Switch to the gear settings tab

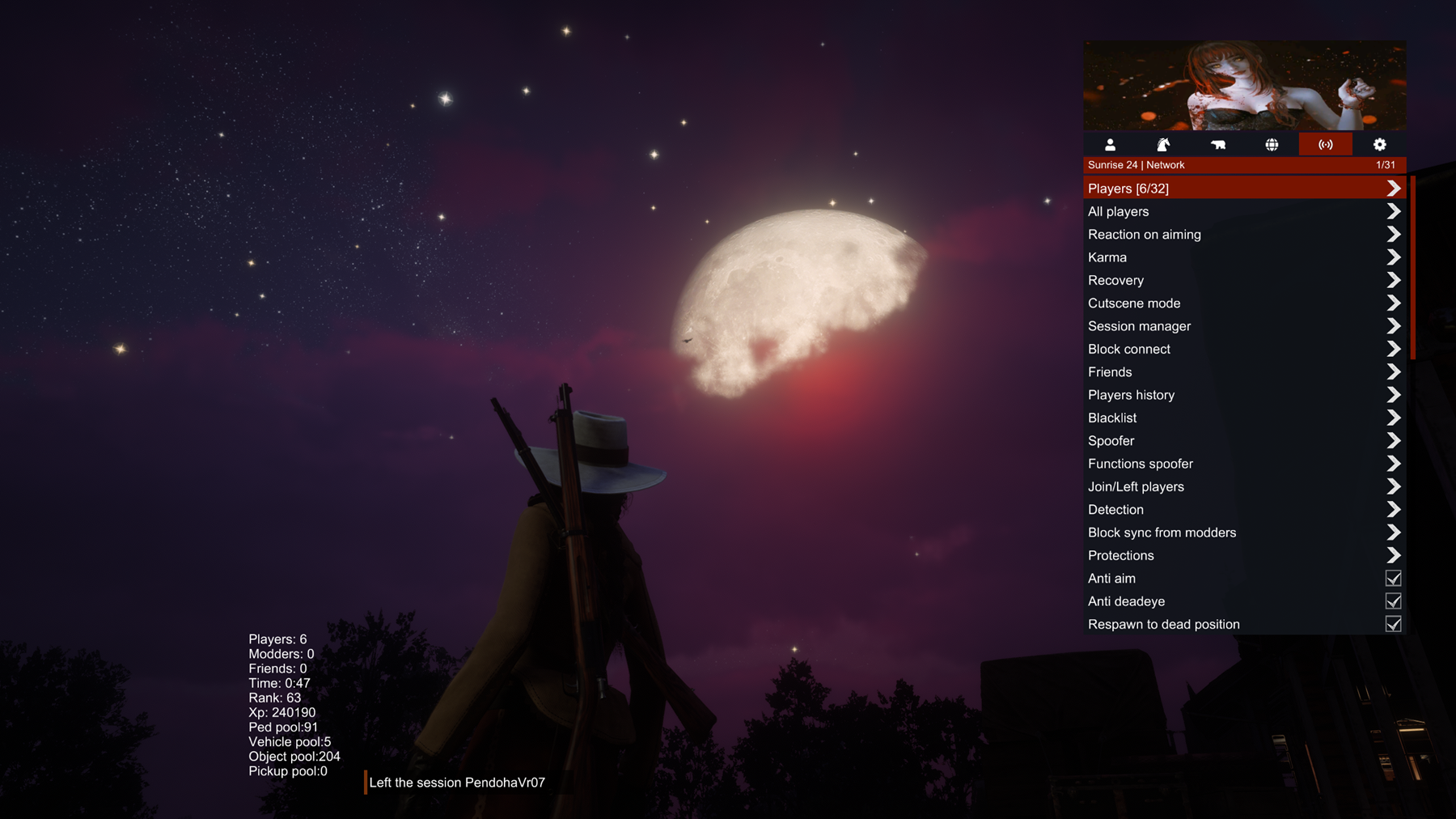tap(1379, 145)
